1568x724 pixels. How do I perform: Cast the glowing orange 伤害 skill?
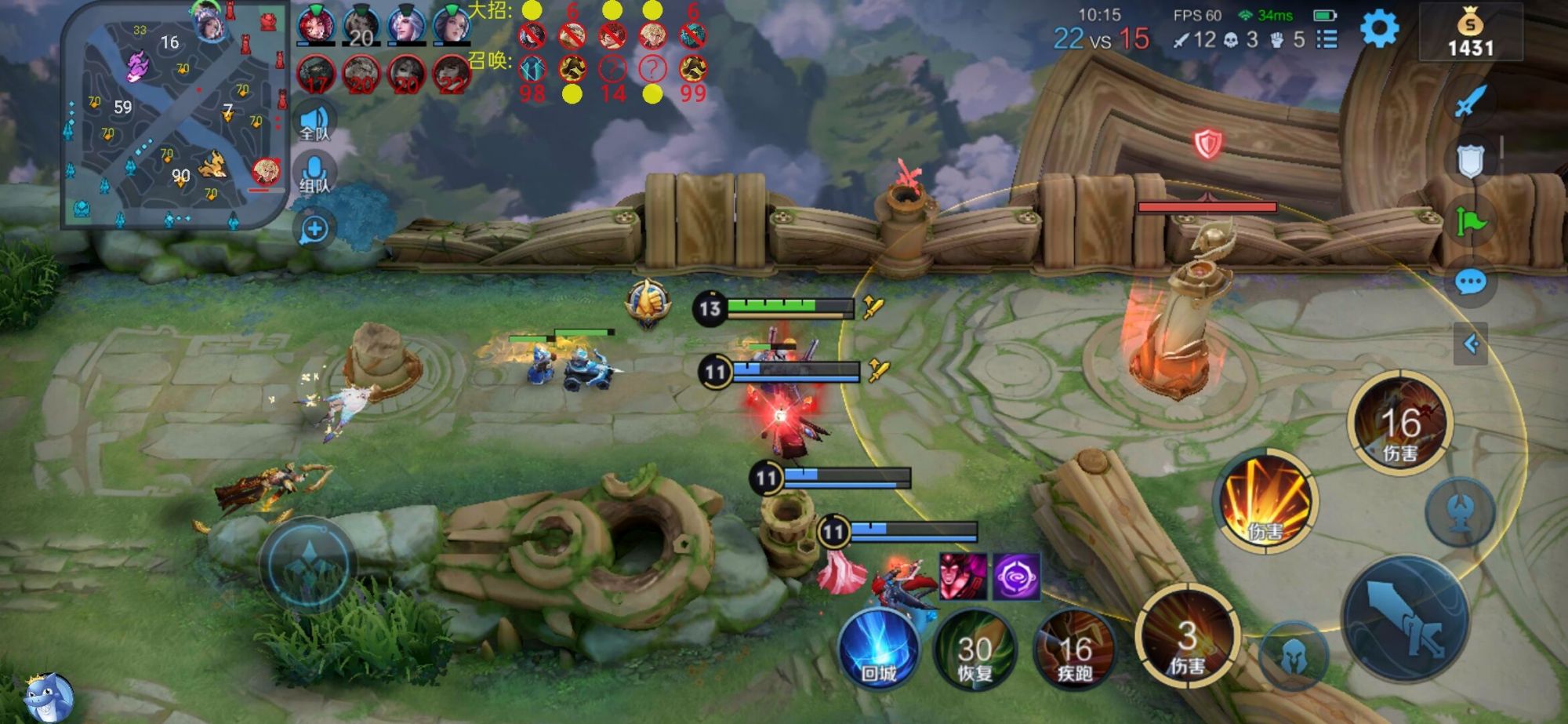click(1265, 502)
